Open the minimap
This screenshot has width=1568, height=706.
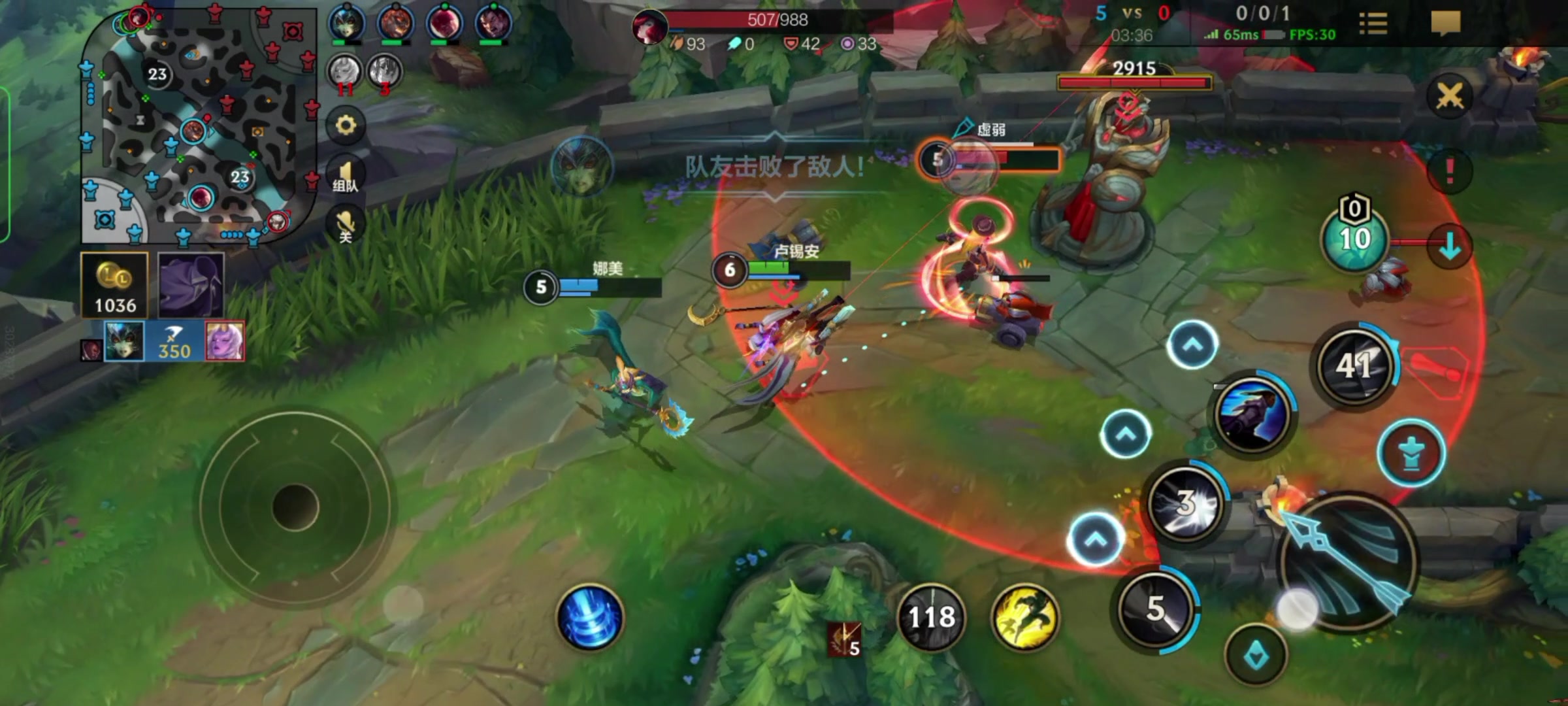pos(196,124)
